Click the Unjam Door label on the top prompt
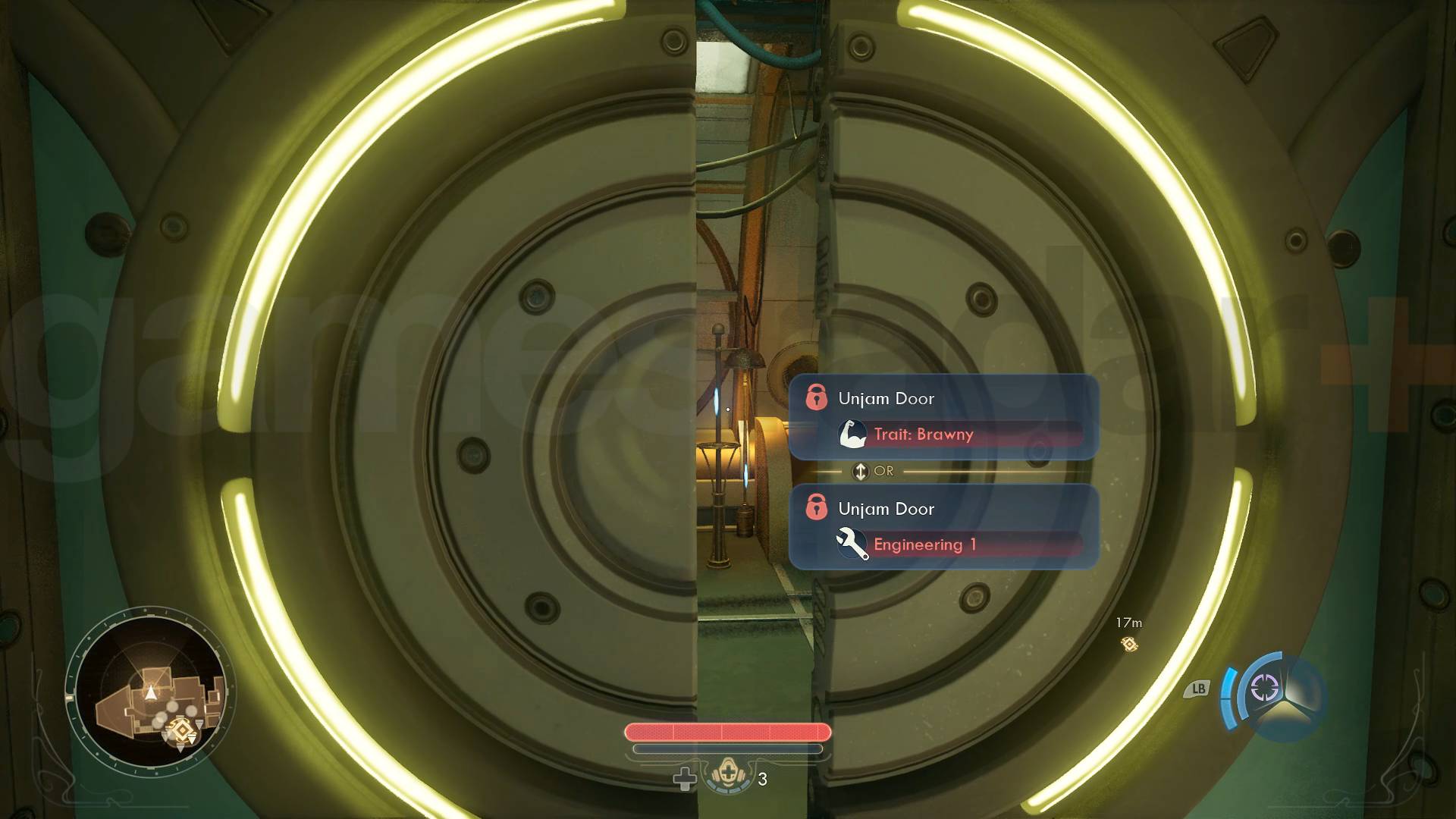The width and height of the screenshot is (1456, 819). (x=886, y=397)
